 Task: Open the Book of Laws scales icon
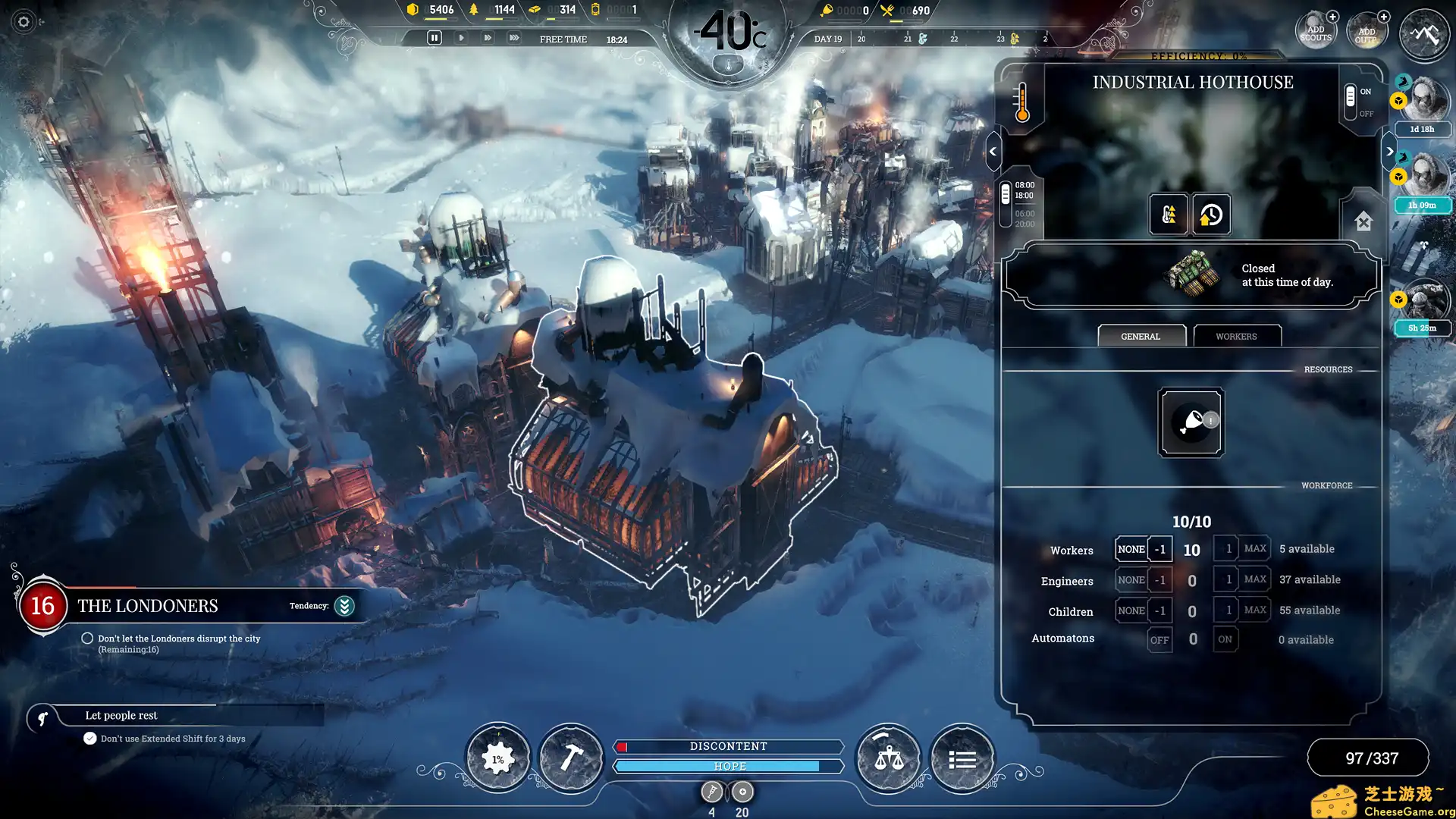[889, 756]
